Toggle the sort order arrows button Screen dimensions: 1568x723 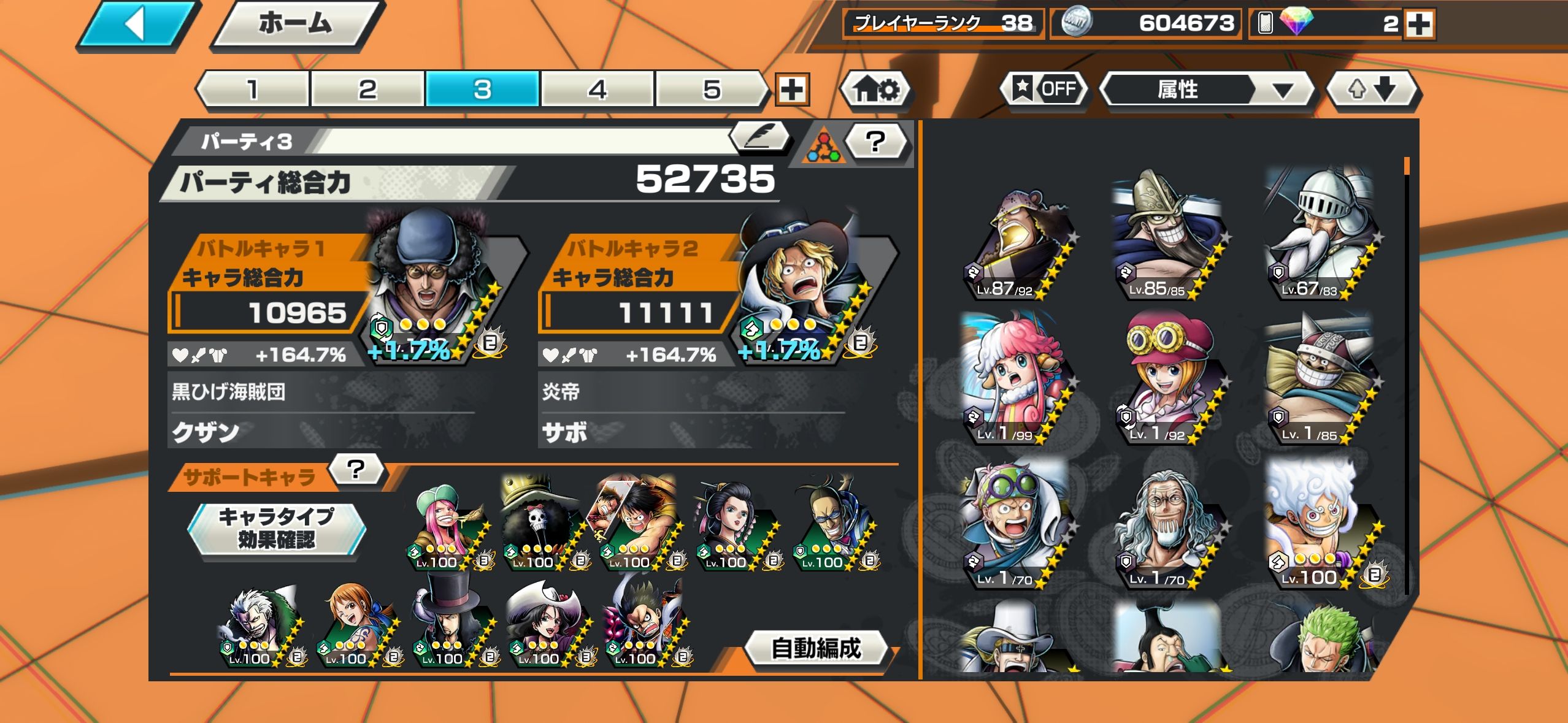coord(1372,90)
